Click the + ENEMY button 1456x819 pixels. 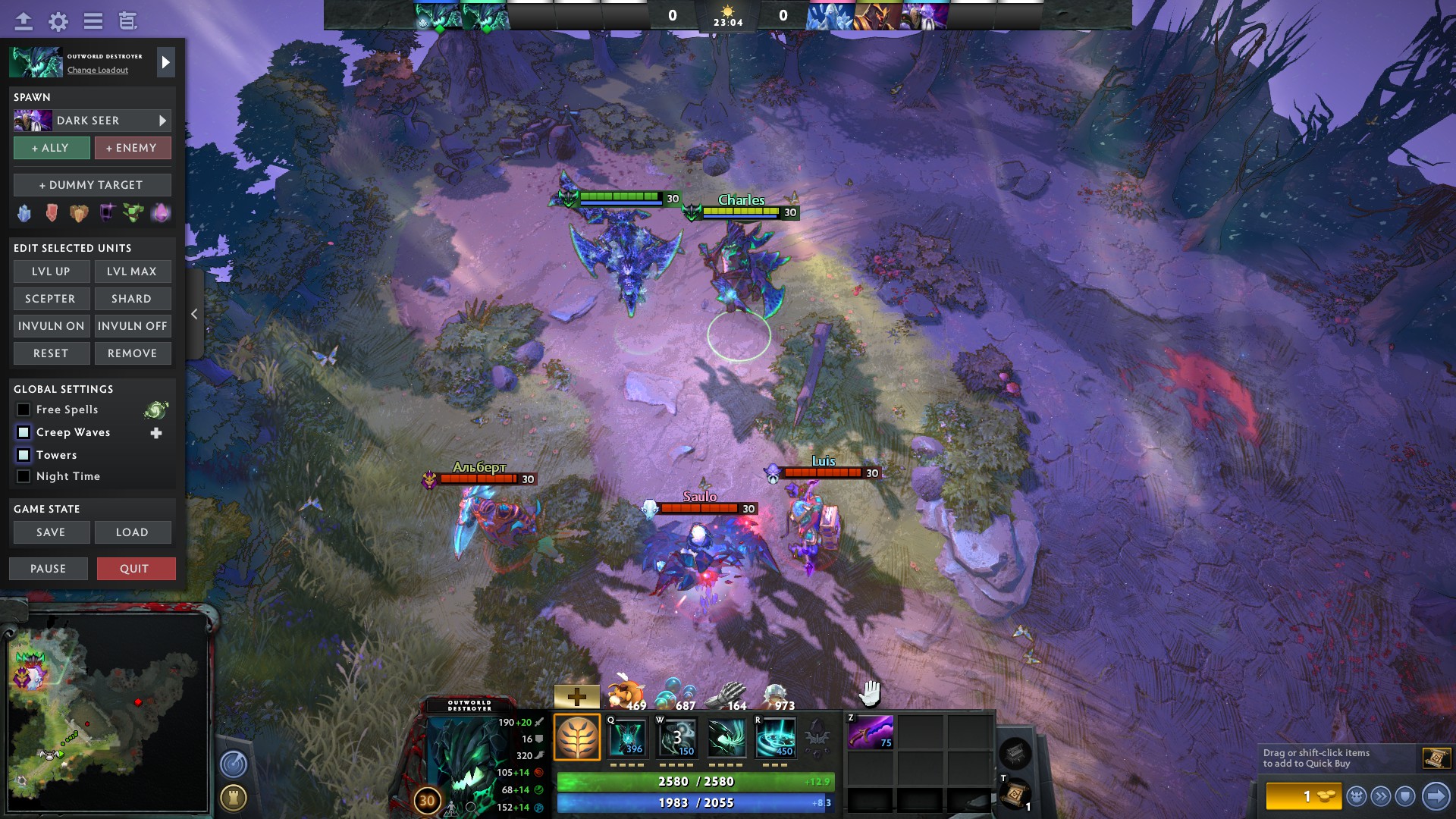133,148
